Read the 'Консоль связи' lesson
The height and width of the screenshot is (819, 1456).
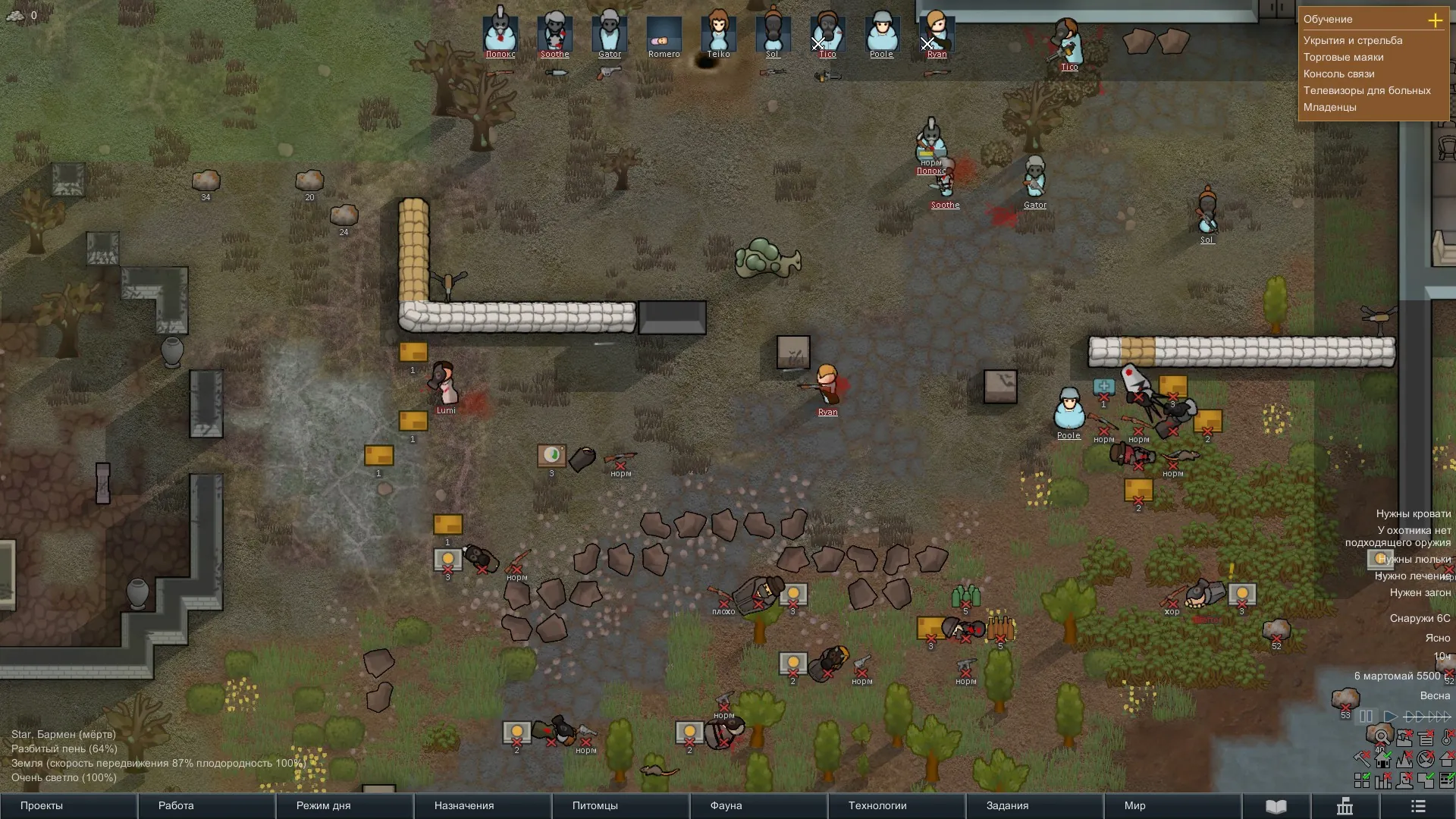tap(1338, 74)
